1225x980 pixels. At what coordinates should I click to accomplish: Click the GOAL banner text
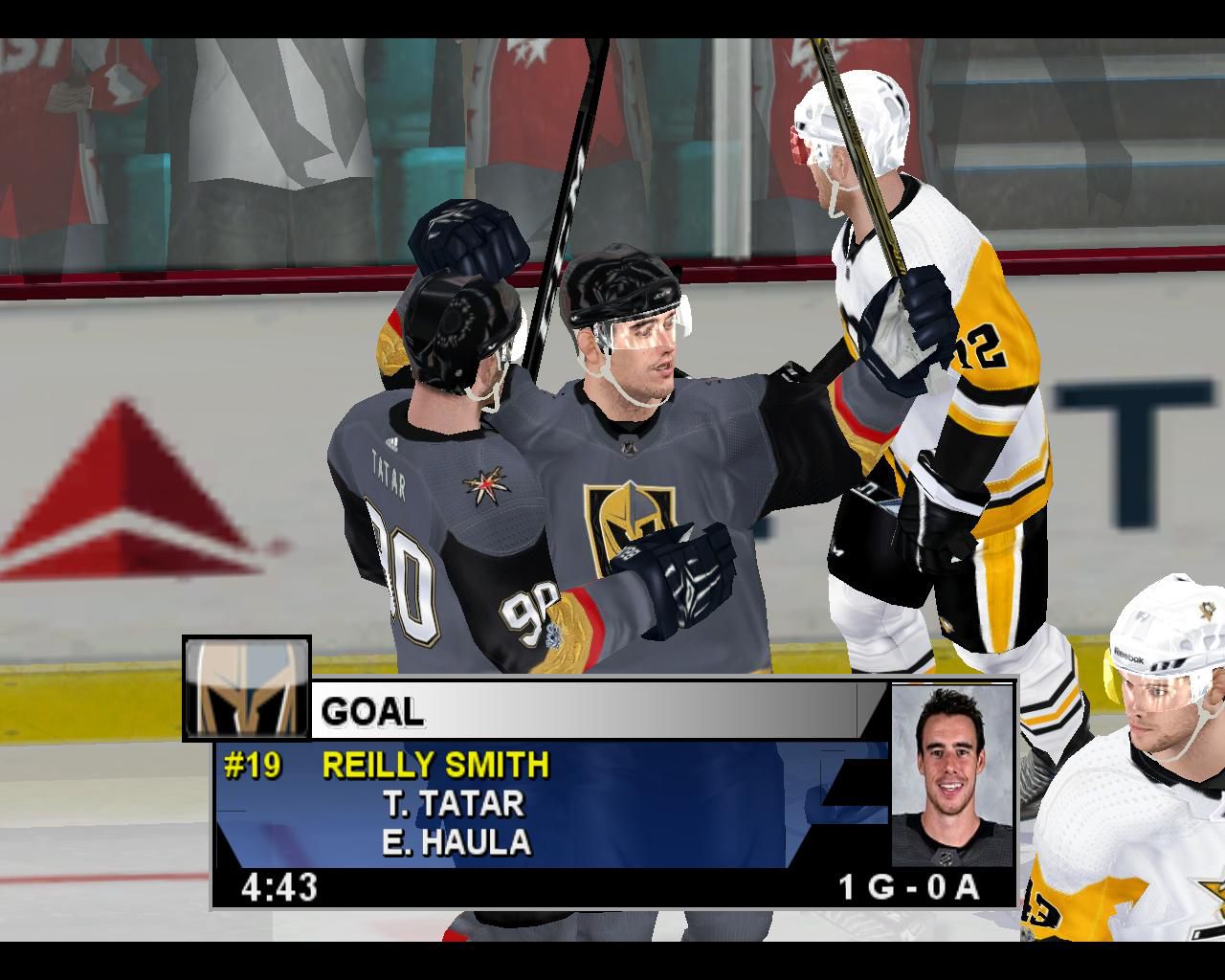tap(373, 712)
